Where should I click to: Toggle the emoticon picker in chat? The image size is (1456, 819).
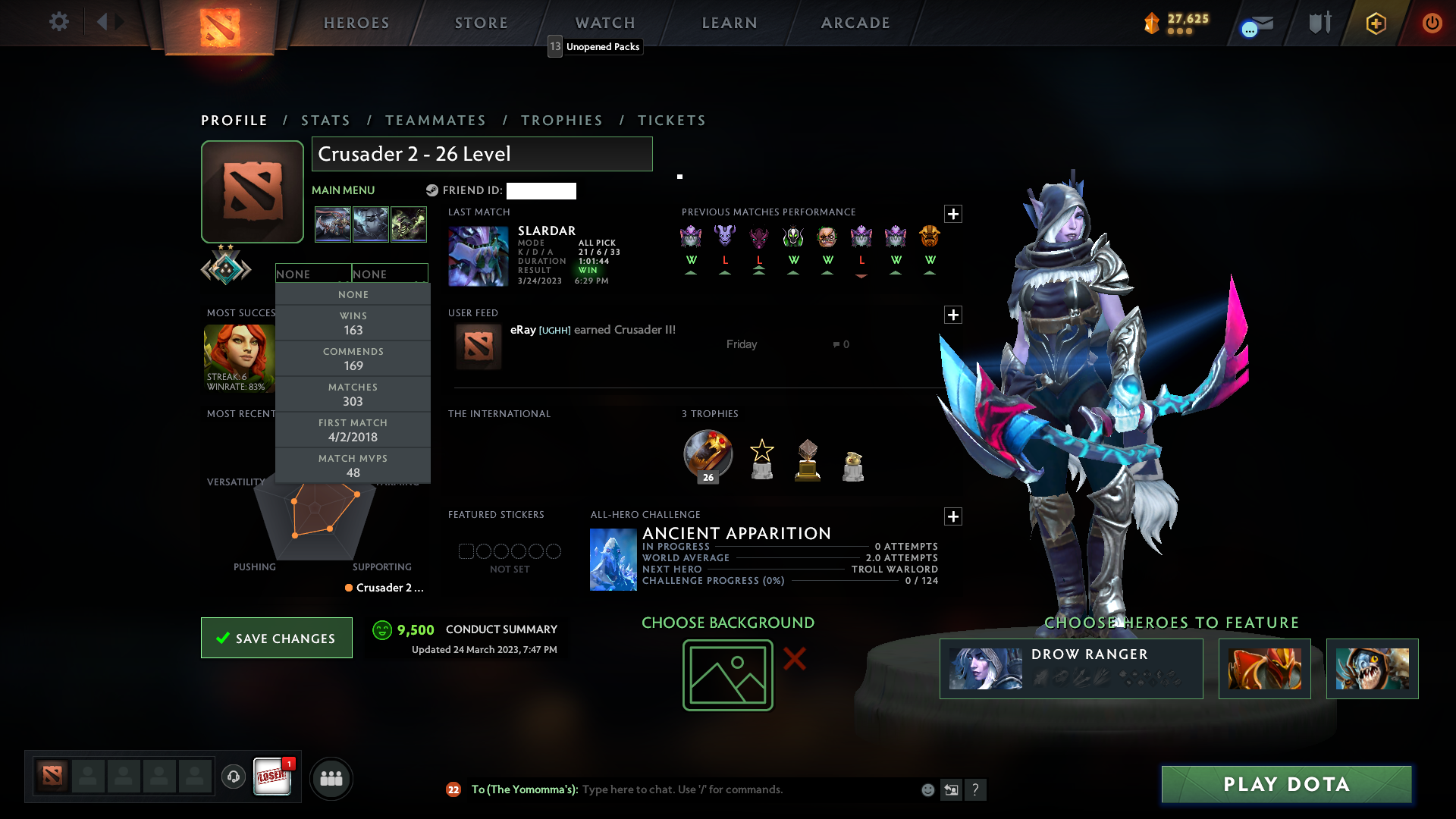928,789
